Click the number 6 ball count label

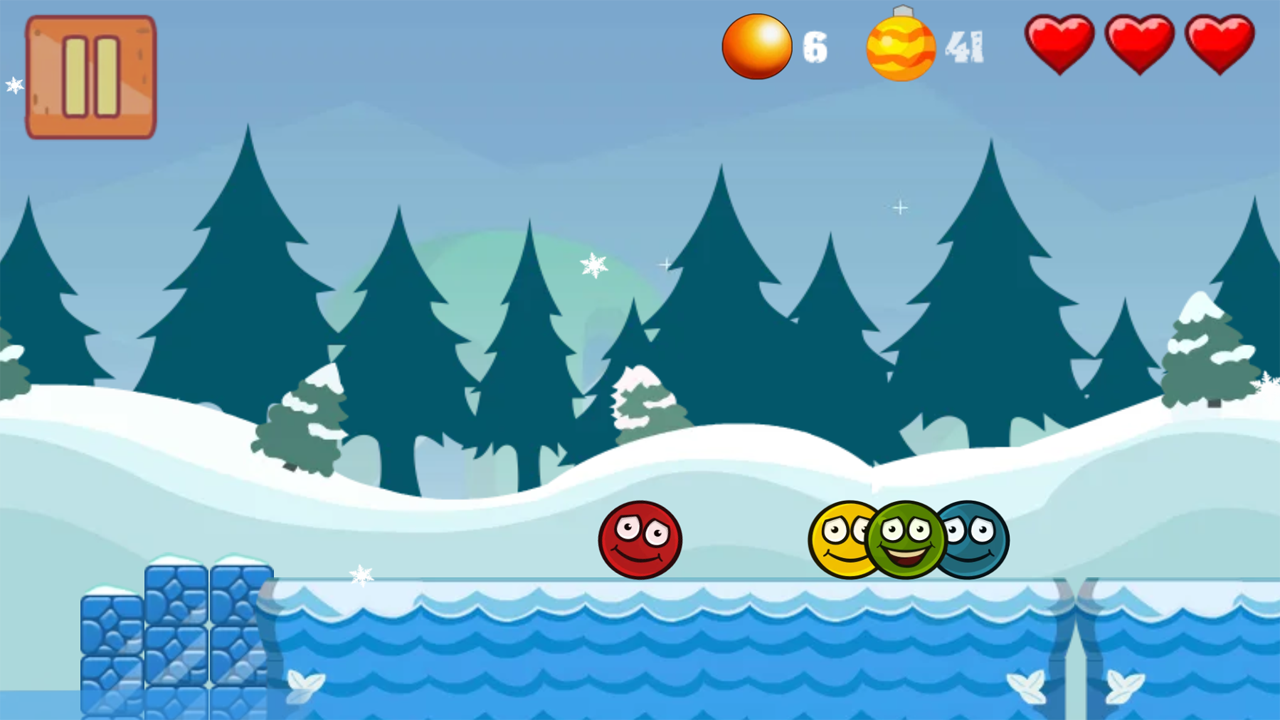click(x=815, y=47)
